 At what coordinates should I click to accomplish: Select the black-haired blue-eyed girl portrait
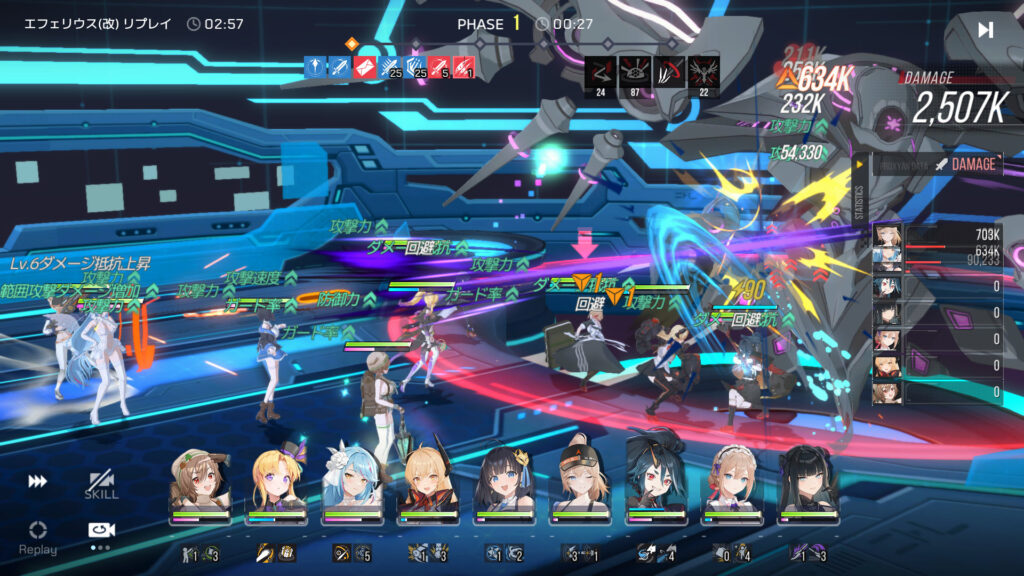[506, 482]
